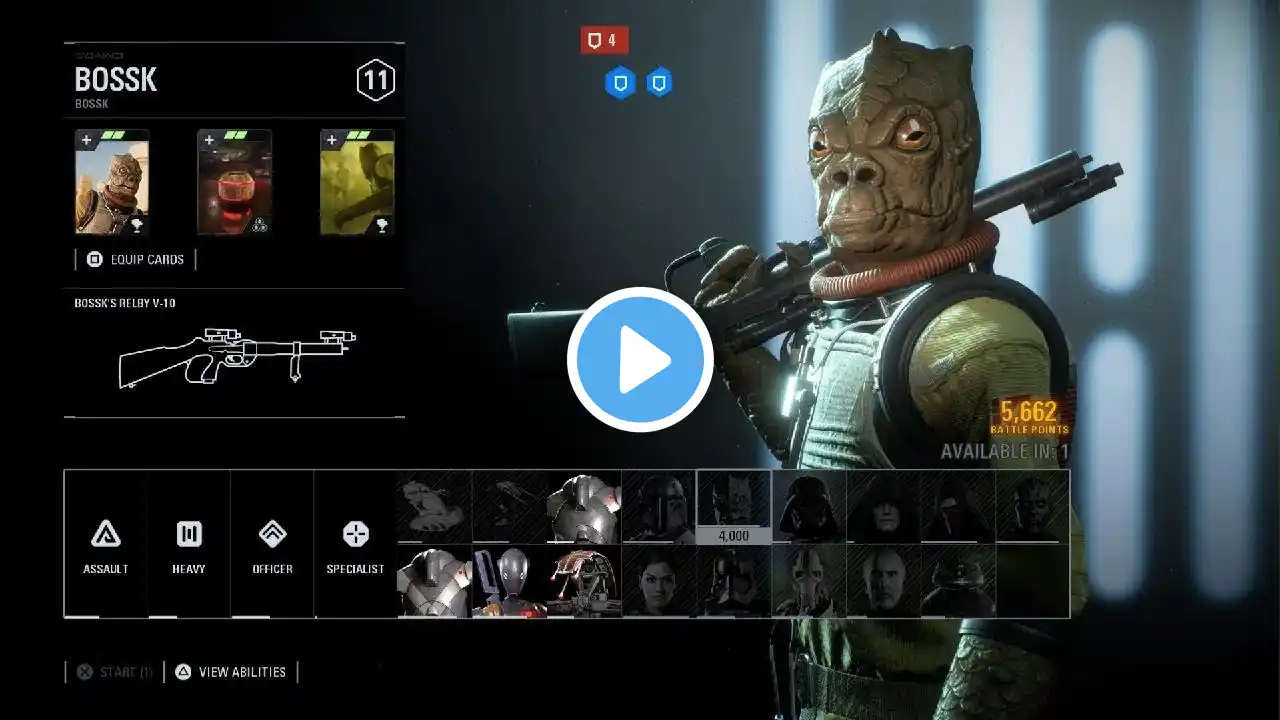Select Darth Vader from the hero grid
This screenshot has width=1280, height=720.
(809, 507)
